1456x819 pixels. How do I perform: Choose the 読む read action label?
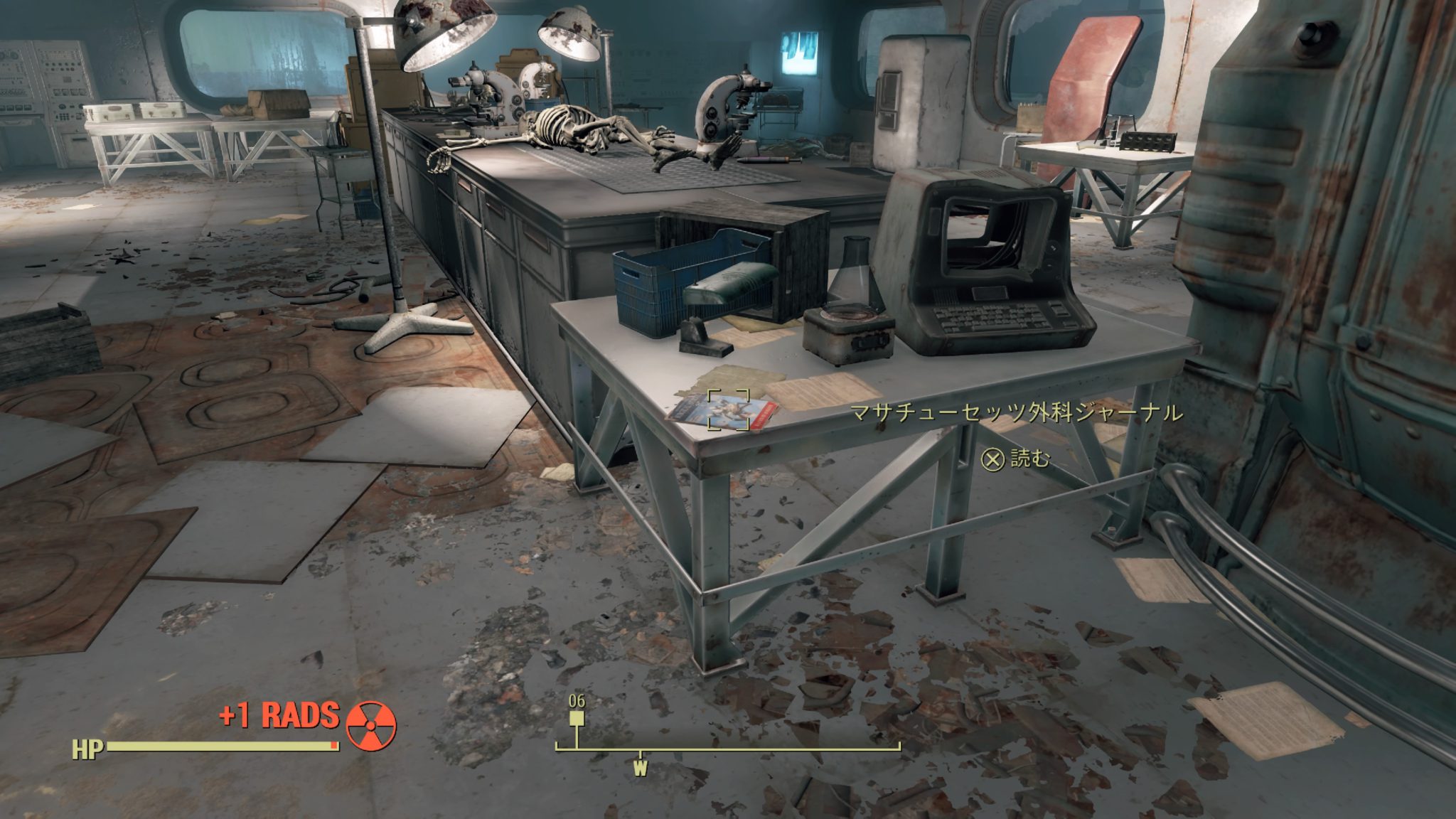click(x=1029, y=459)
